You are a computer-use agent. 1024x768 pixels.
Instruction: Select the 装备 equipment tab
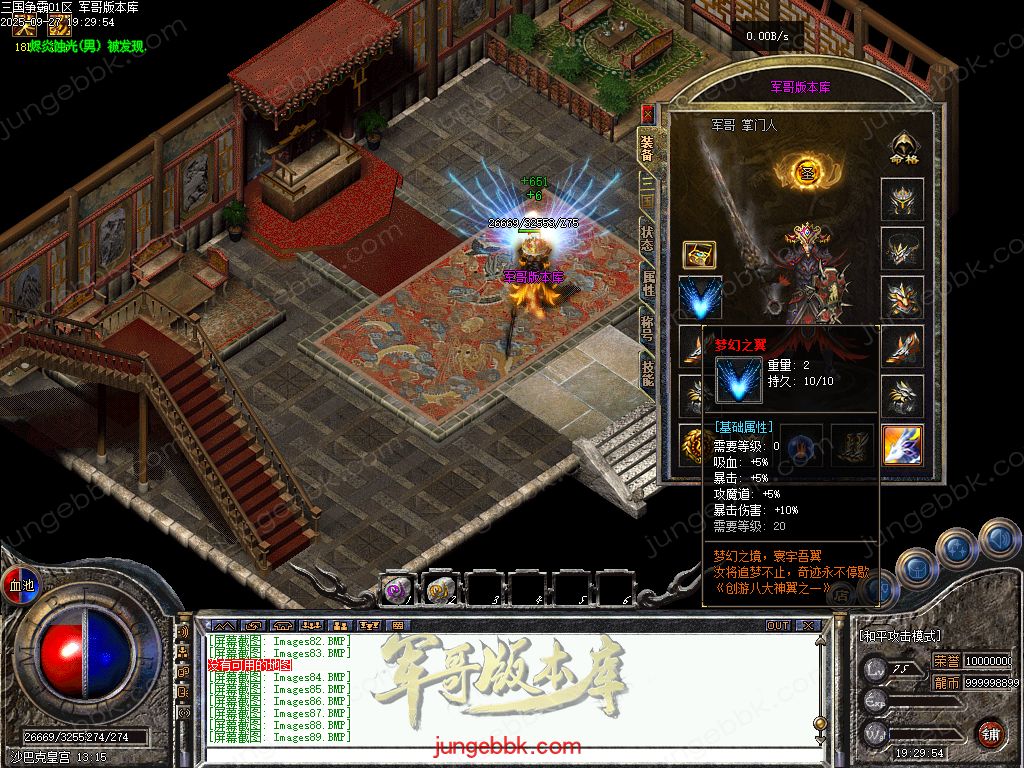pyautogui.click(x=648, y=149)
